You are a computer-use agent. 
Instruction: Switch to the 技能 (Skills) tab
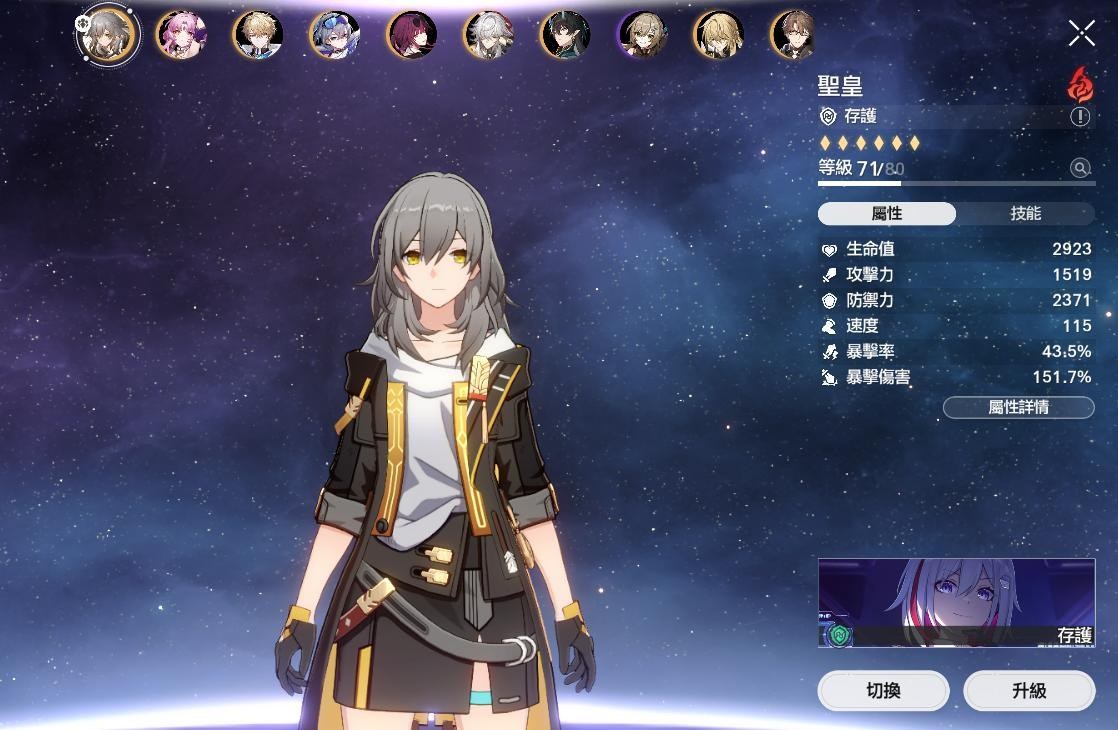coord(1025,214)
